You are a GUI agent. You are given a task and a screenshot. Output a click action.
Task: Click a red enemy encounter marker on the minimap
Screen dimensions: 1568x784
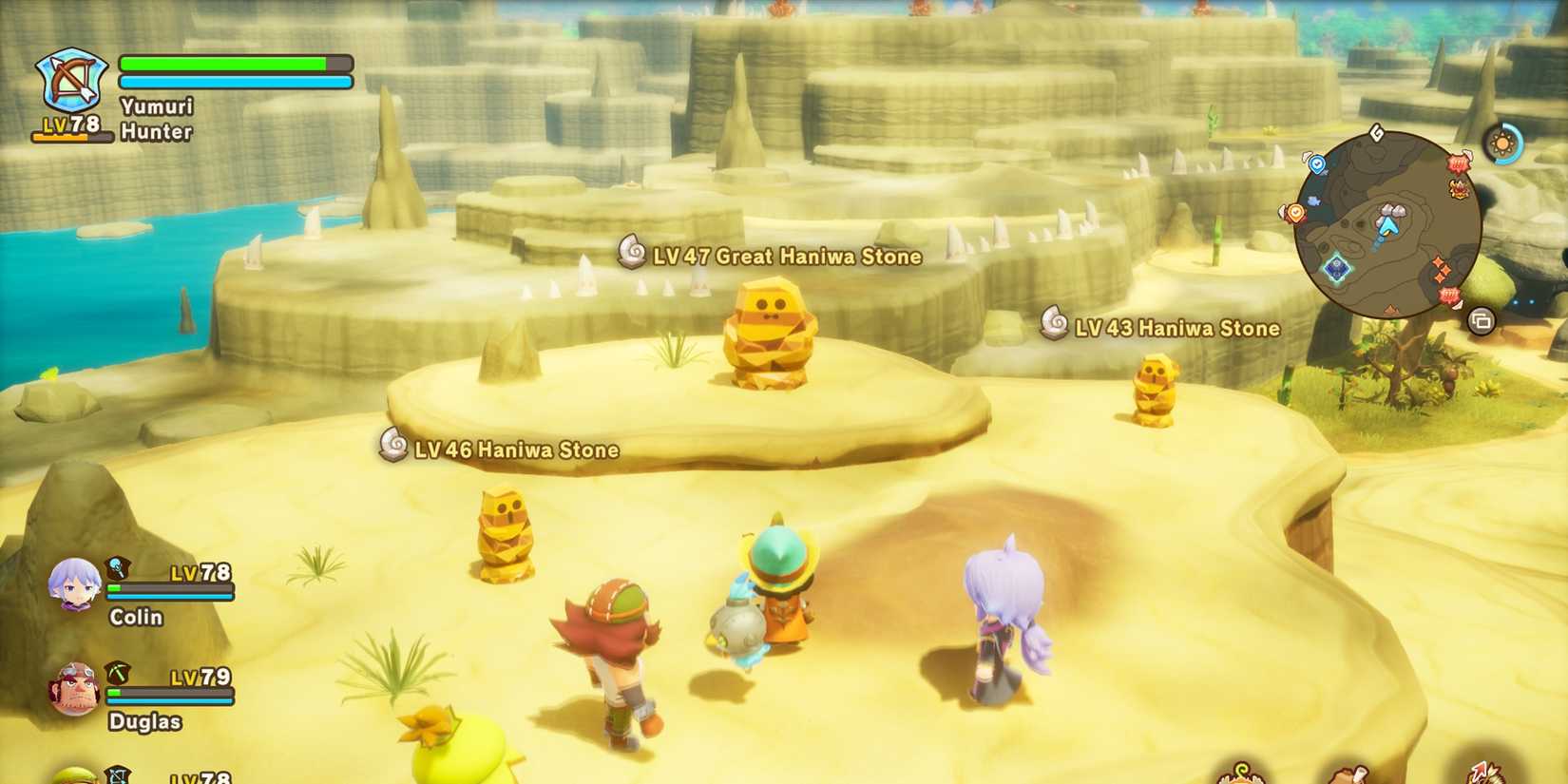click(x=1457, y=163)
